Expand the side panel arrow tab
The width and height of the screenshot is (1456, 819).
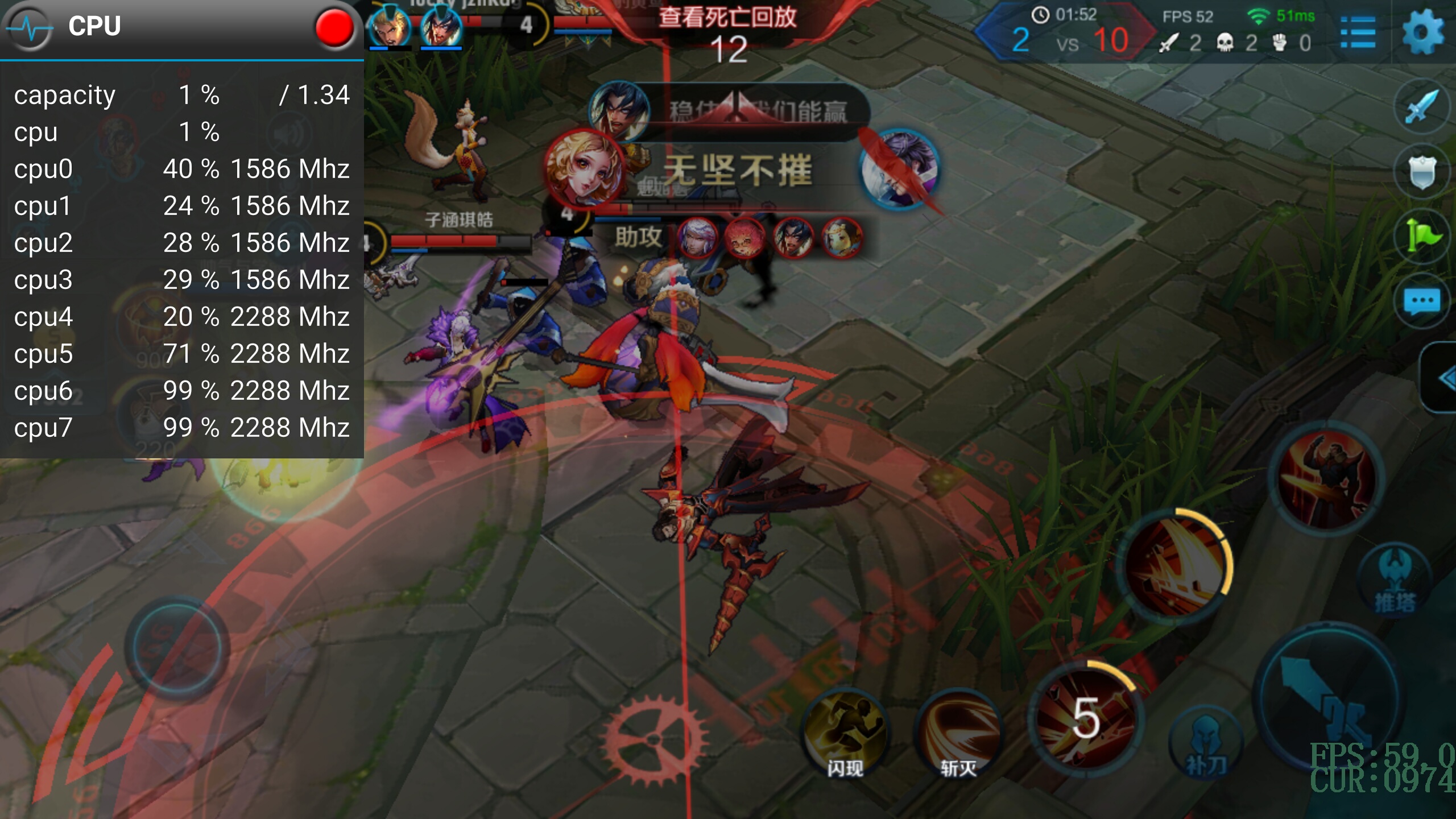(x=1442, y=378)
